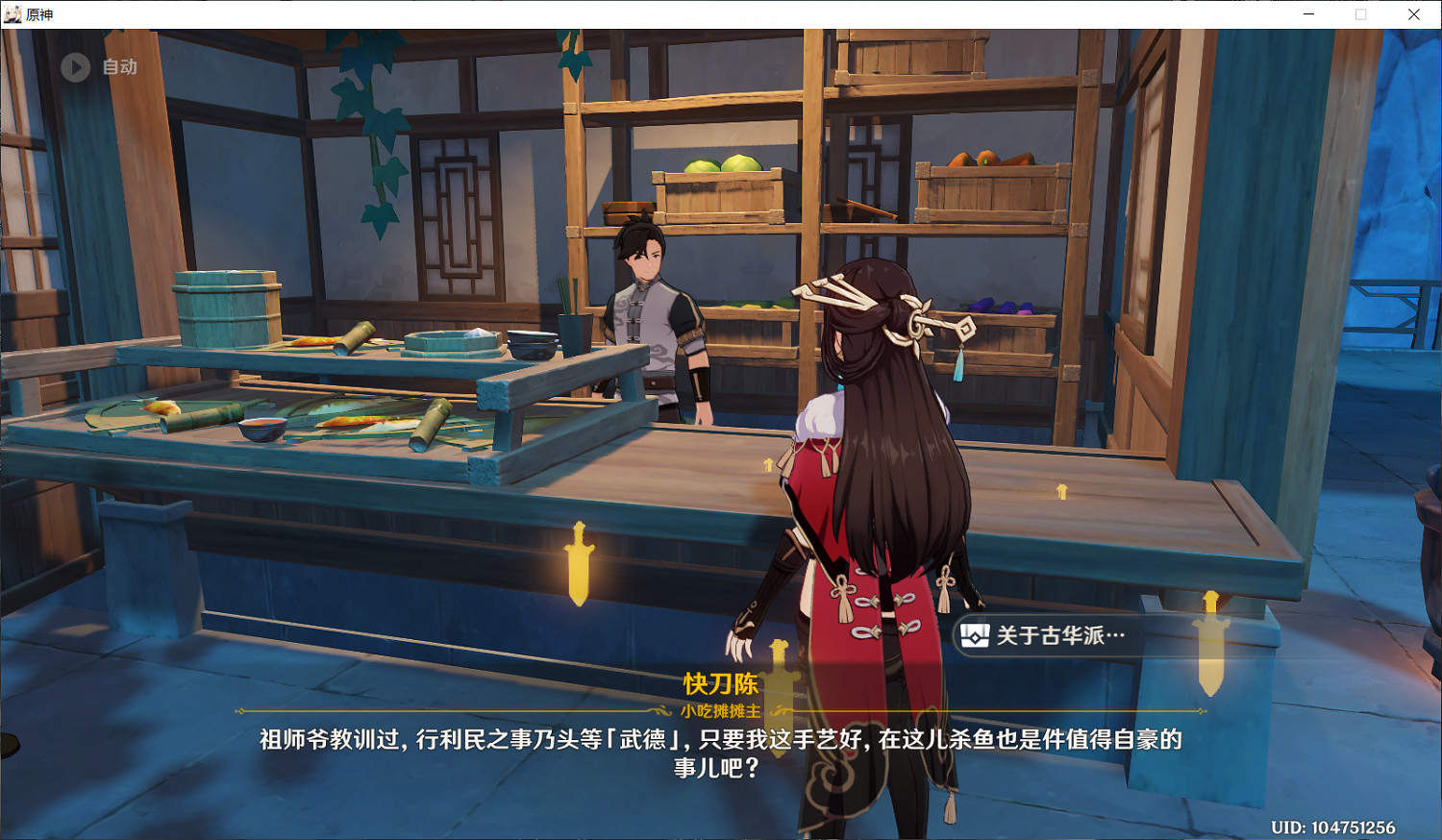Click the second dialogue line 事儿吧？

click(719, 767)
